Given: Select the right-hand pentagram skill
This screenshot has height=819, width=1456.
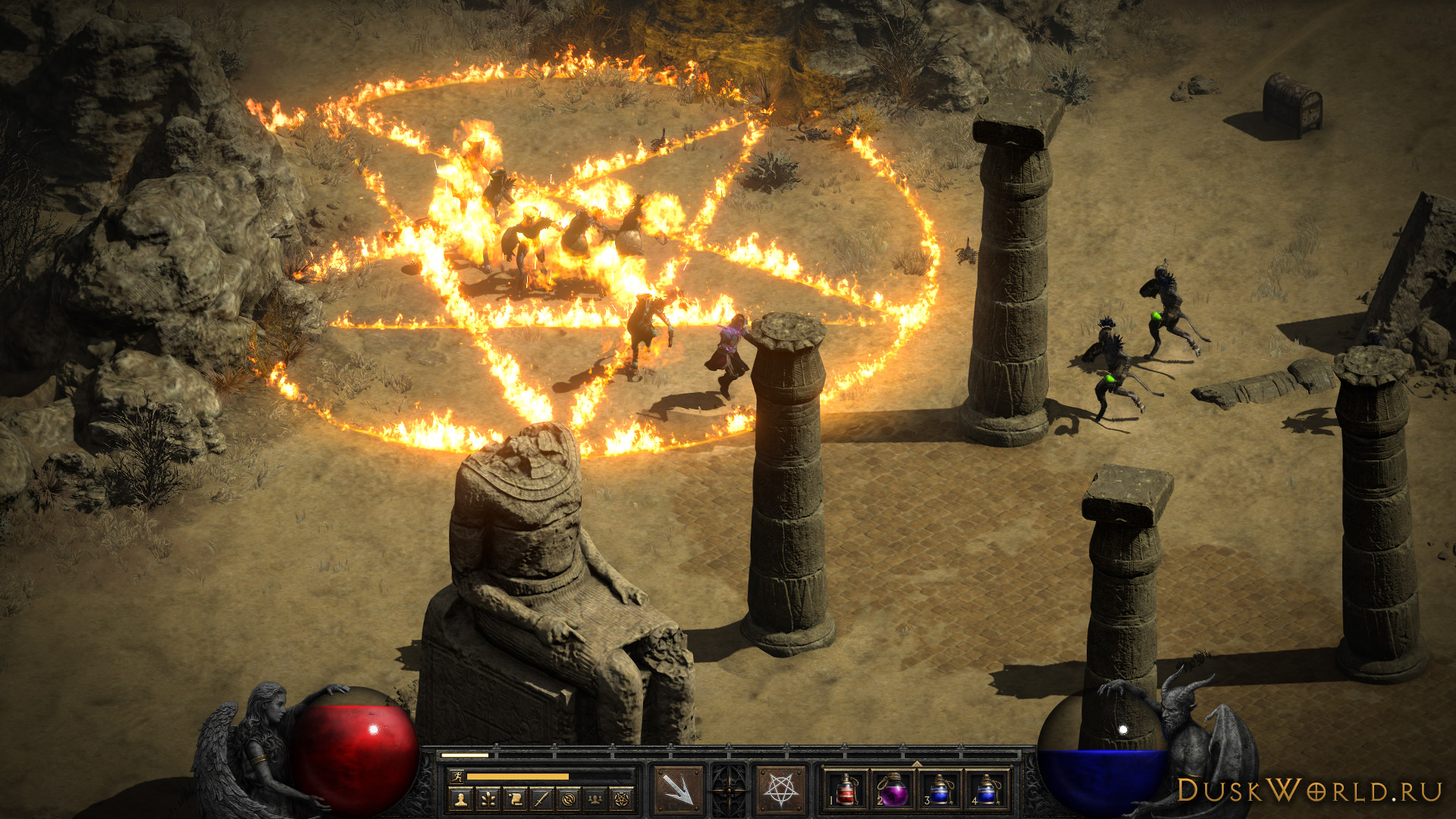Looking at the screenshot, I should (x=781, y=789).
